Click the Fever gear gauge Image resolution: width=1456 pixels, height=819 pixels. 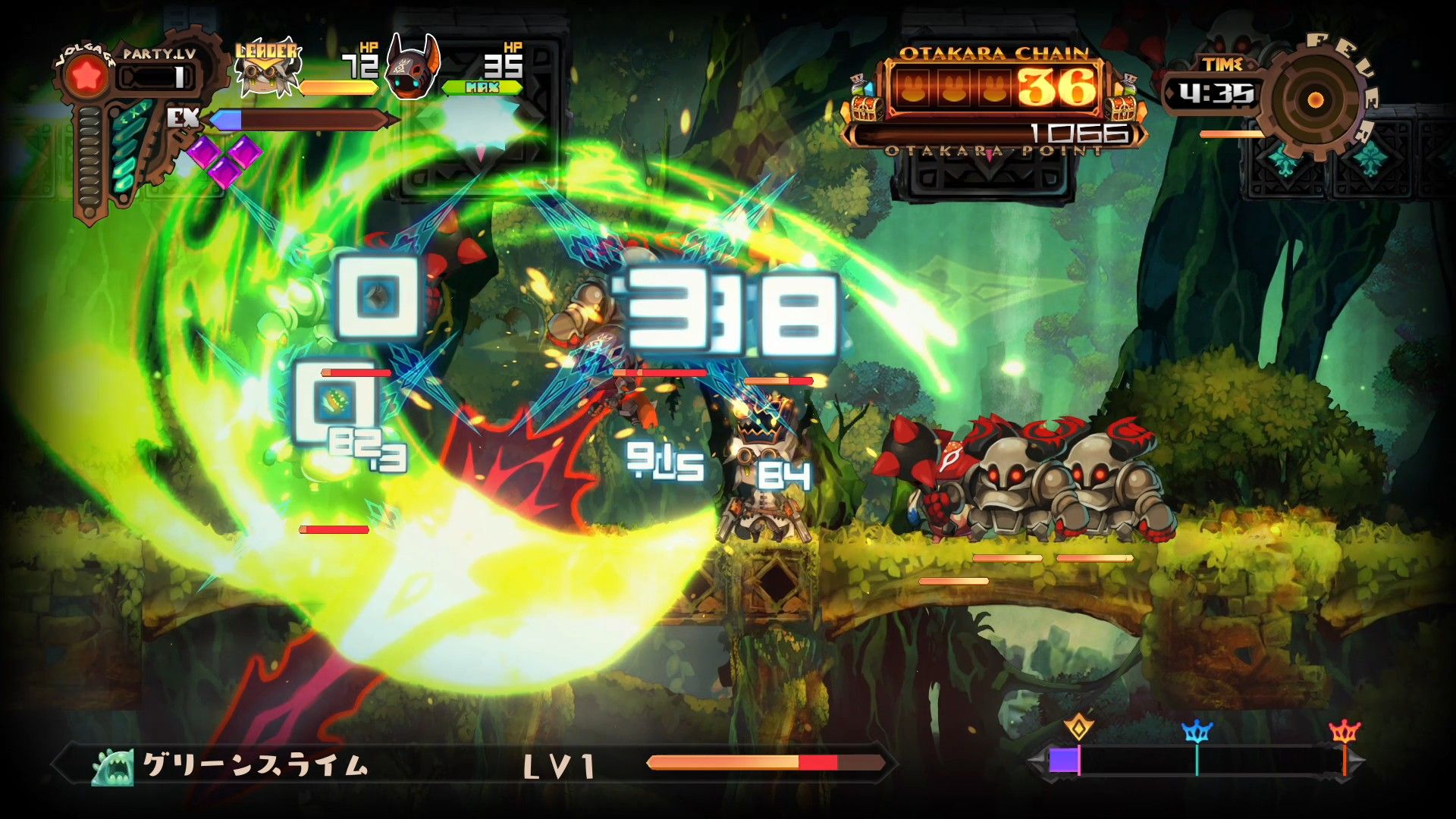(1316, 99)
